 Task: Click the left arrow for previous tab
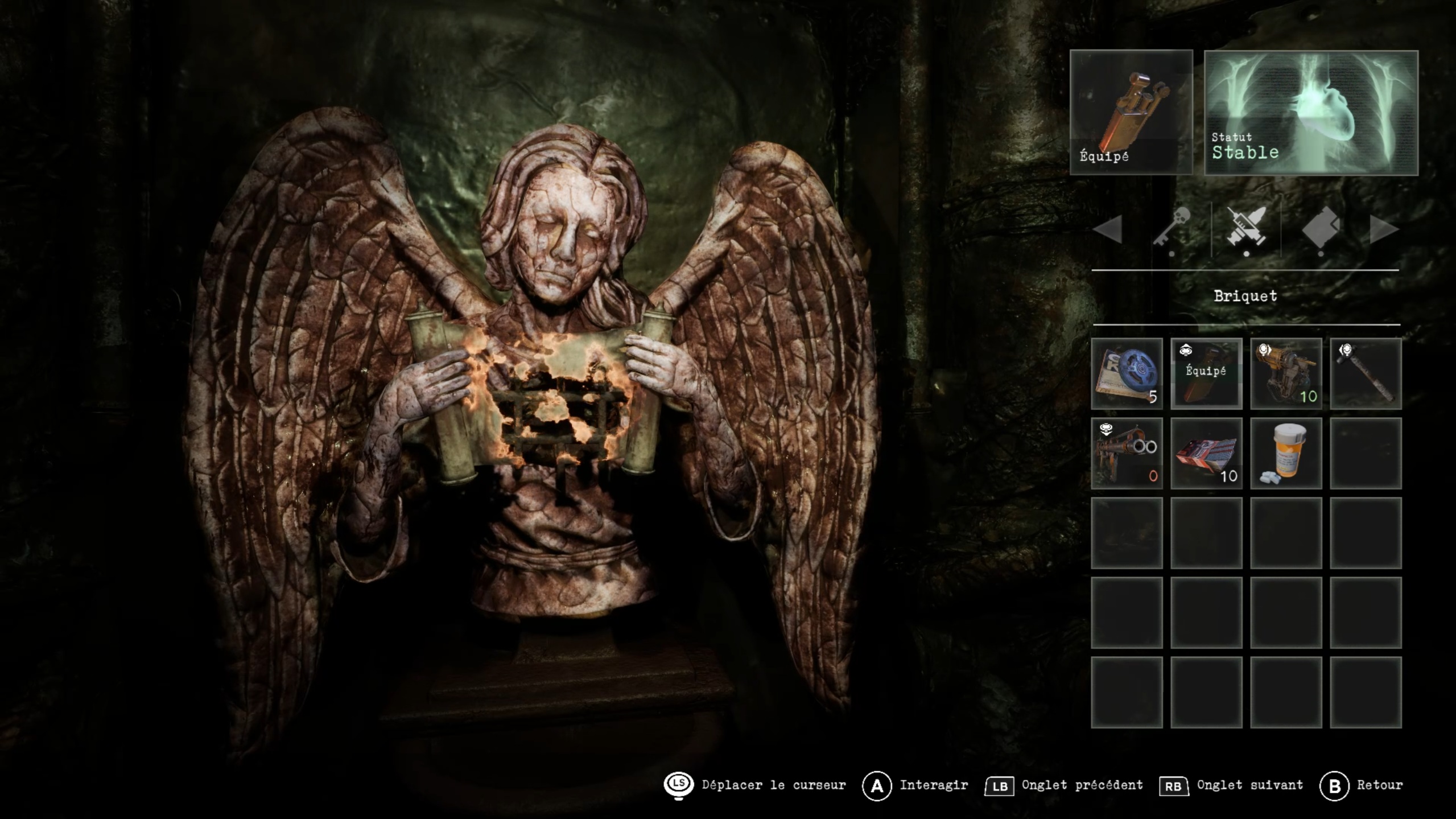1108,229
